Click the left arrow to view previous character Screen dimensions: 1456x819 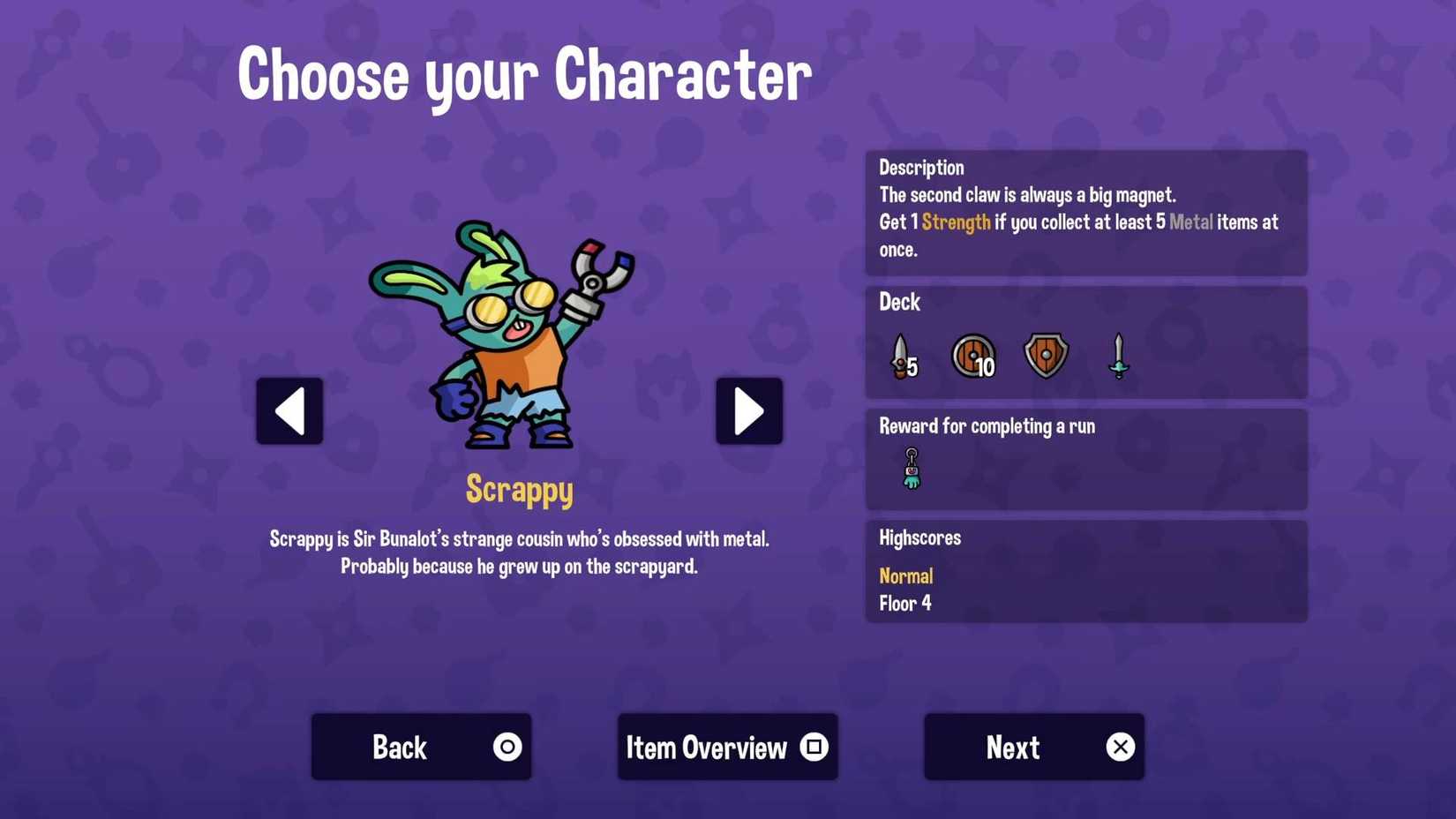(289, 410)
